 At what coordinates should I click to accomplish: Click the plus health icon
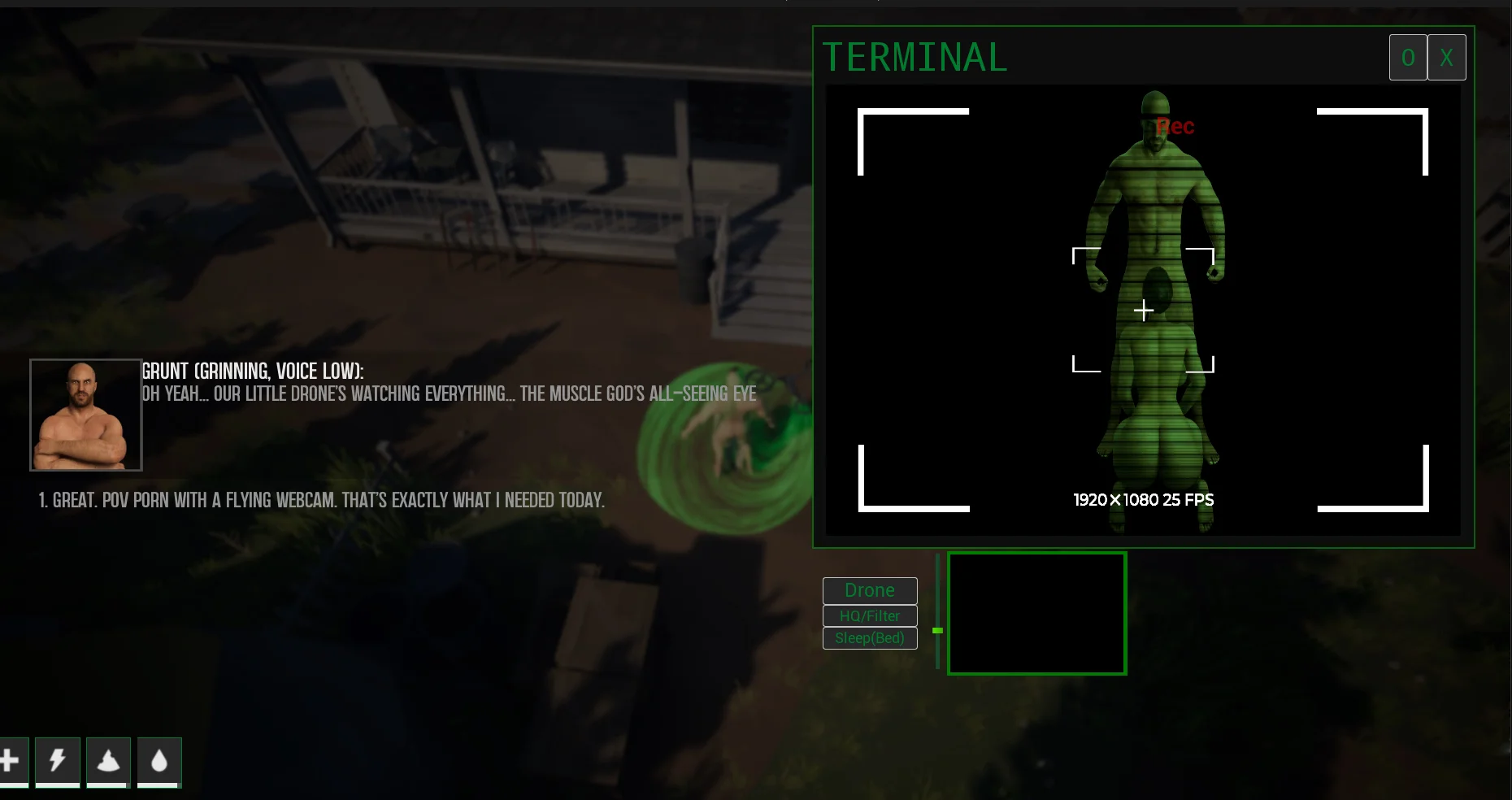pyautogui.click(x=10, y=761)
